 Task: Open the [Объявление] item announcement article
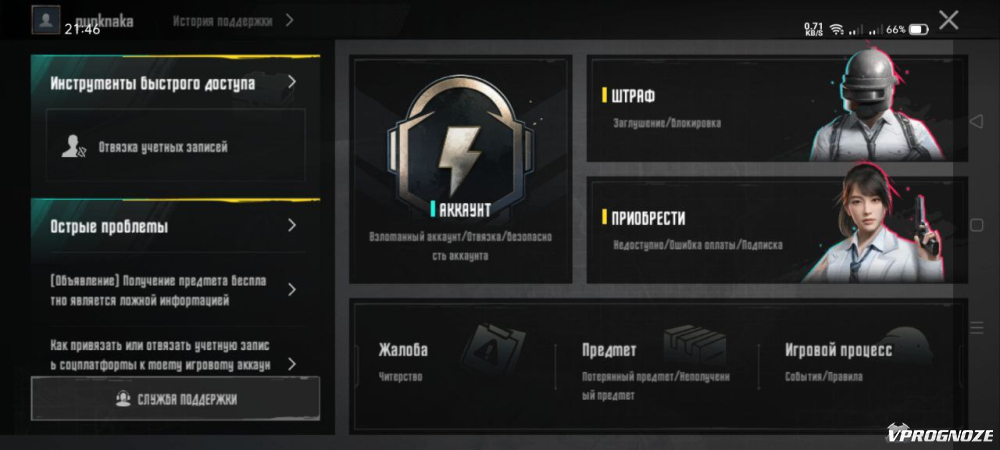(x=175, y=290)
